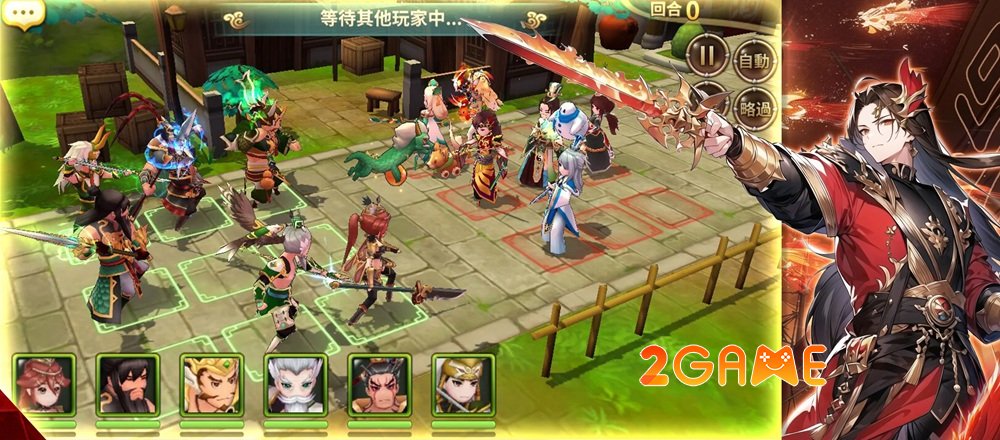
Task: Skip the battle with the 略過 button
Action: coord(754,110)
